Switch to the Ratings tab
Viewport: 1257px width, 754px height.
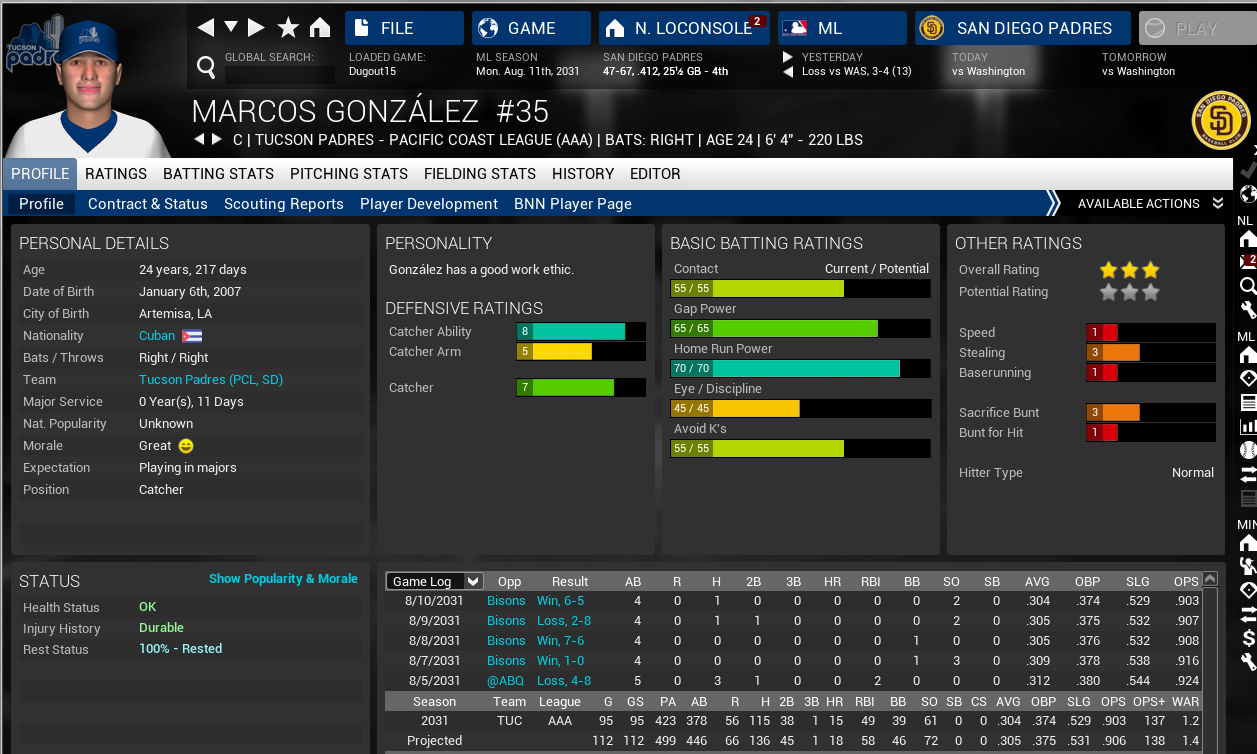pos(116,174)
